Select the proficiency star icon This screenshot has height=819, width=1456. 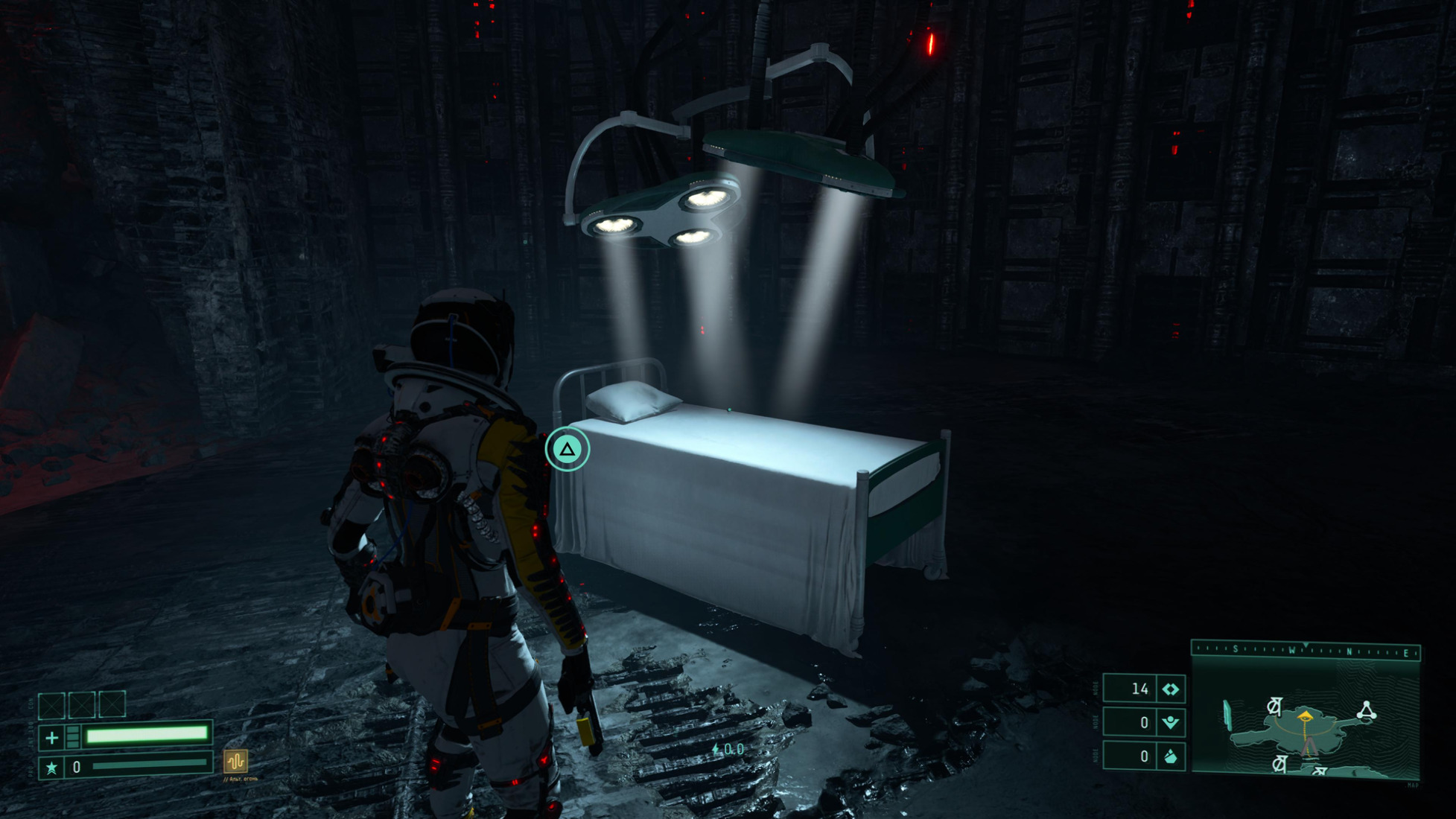tap(51, 768)
